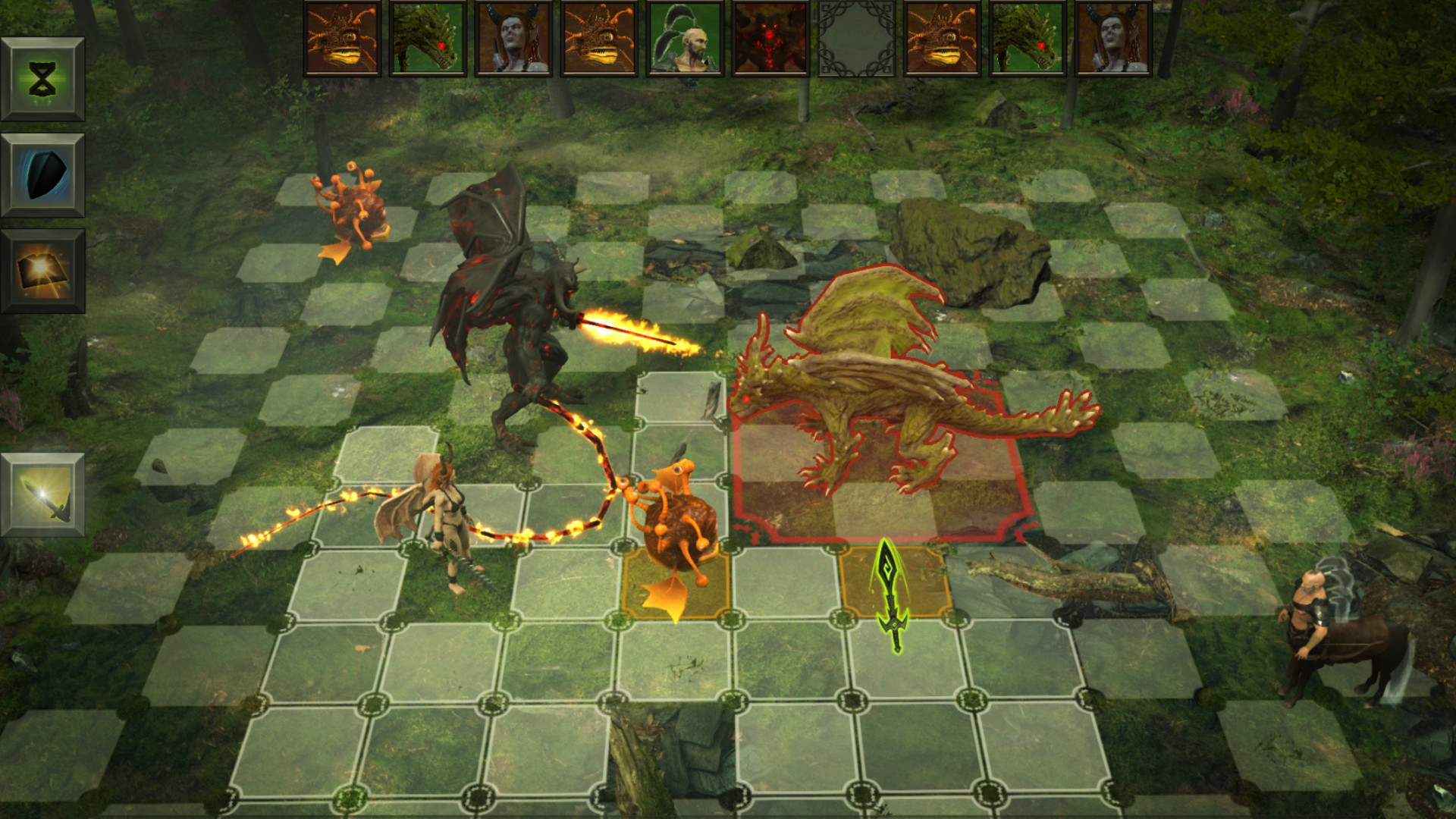Click the beholder portrait right of the divider

[x=941, y=37]
